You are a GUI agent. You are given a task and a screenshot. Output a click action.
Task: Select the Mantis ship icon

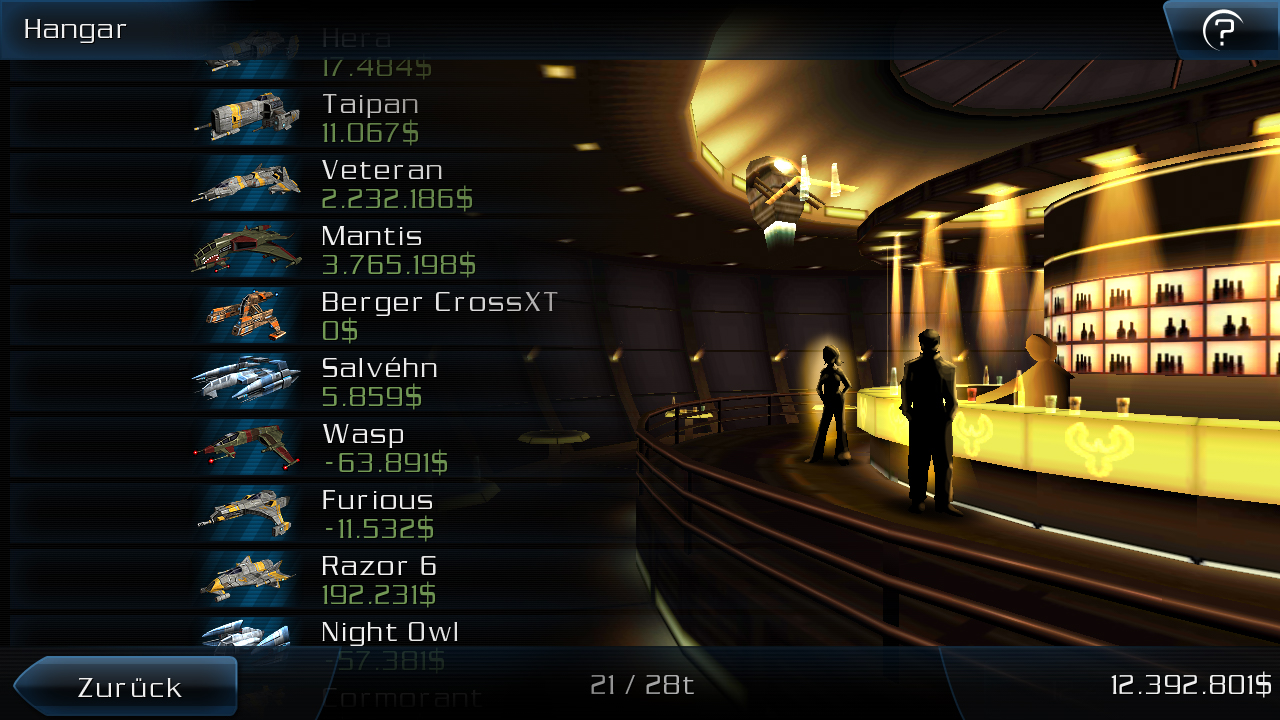[248, 247]
